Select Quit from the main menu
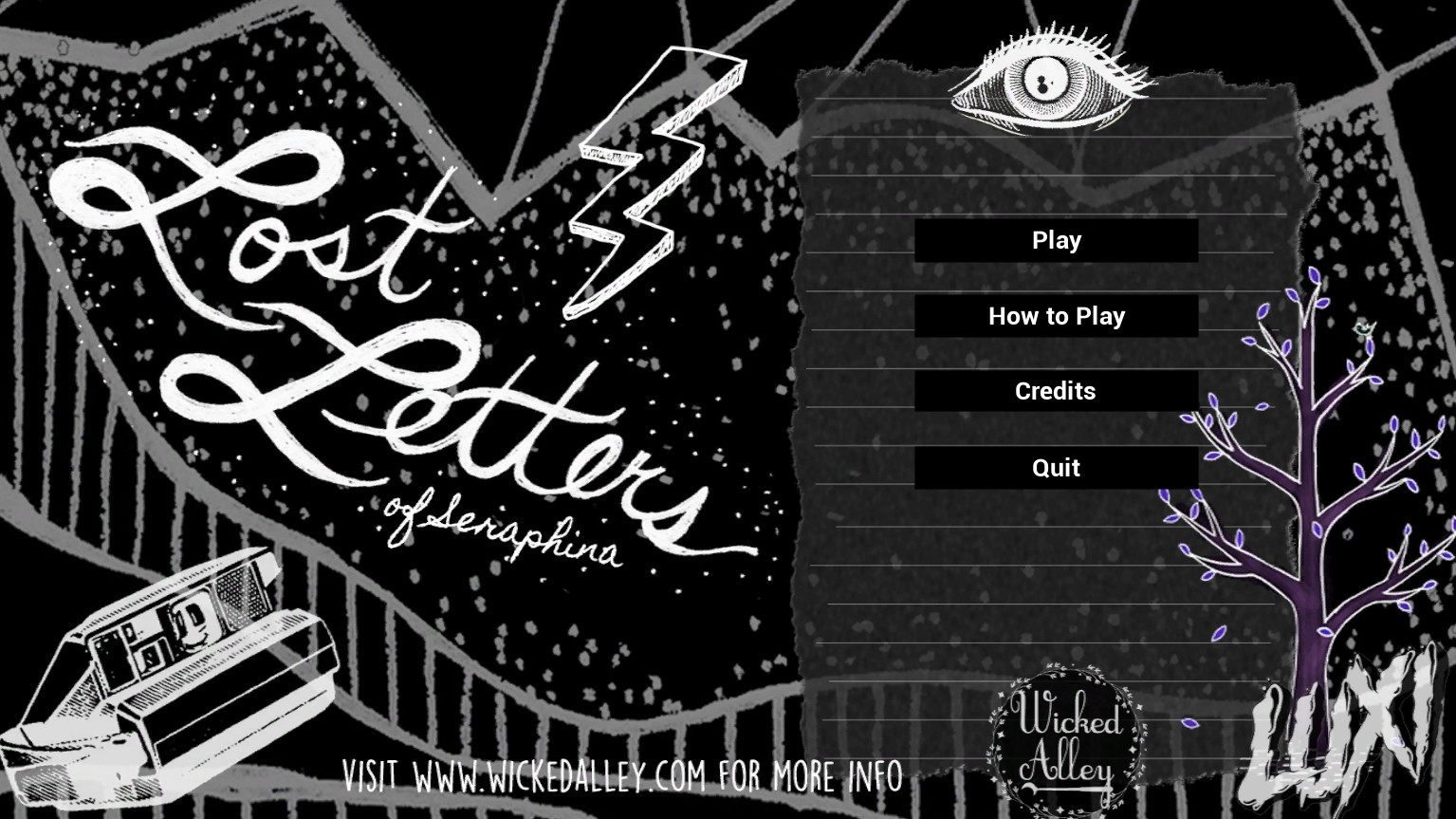1456x819 pixels. (1056, 467)
